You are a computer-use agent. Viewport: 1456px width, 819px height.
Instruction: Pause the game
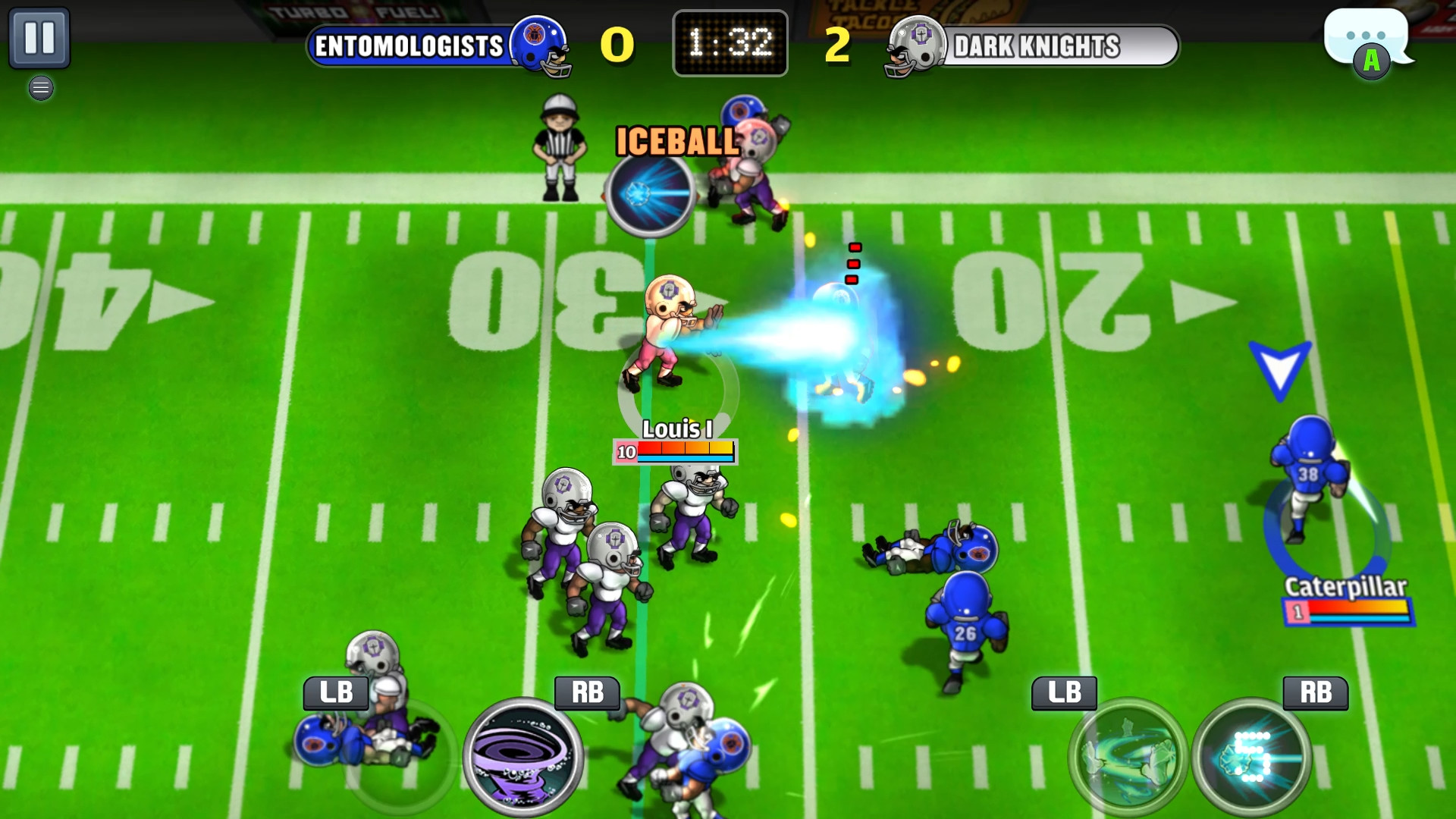tap(42, 36)
